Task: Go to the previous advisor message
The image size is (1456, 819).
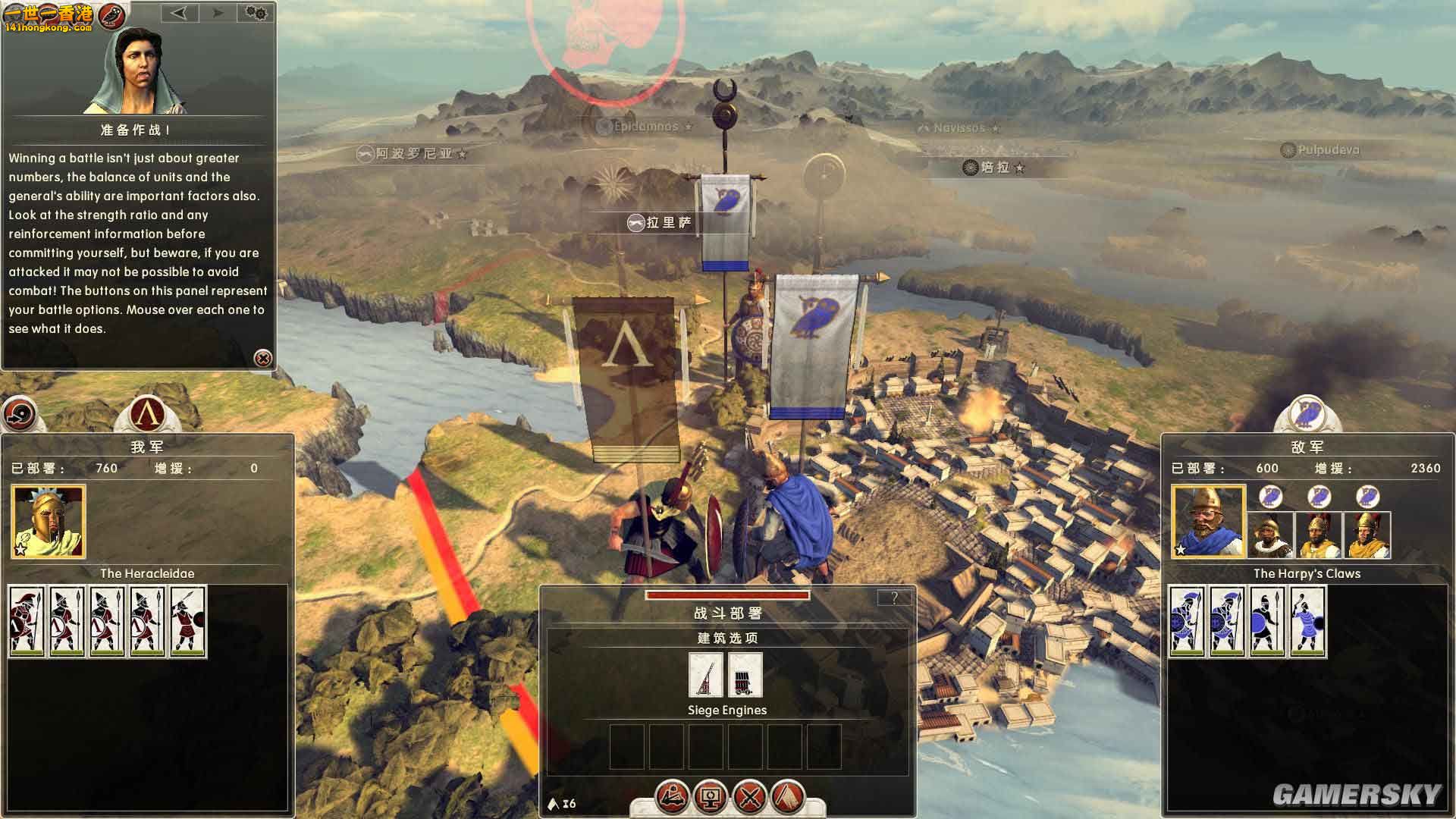Action: click(179, 13)
